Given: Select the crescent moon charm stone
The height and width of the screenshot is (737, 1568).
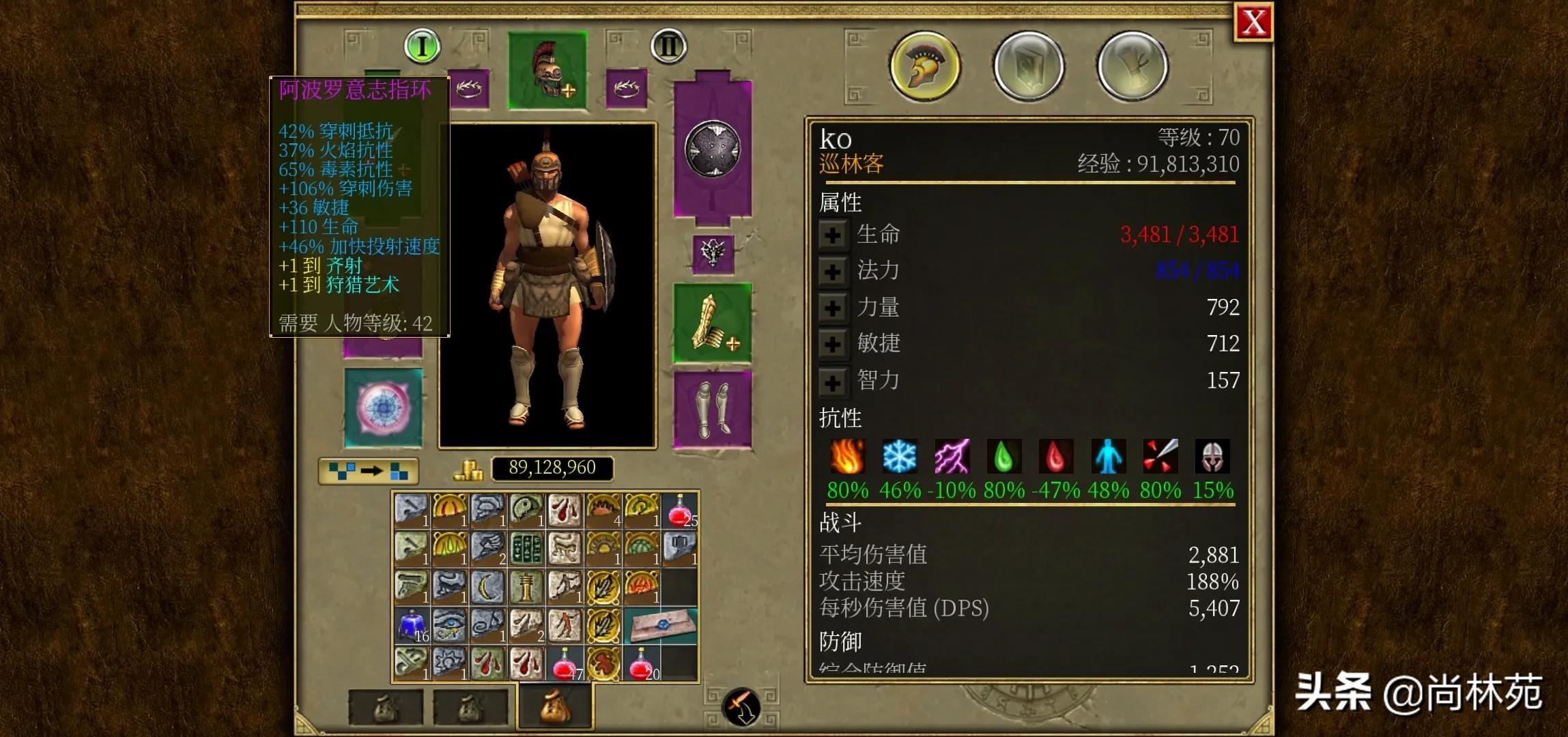Looking at the screenshot, I should 488,587.
